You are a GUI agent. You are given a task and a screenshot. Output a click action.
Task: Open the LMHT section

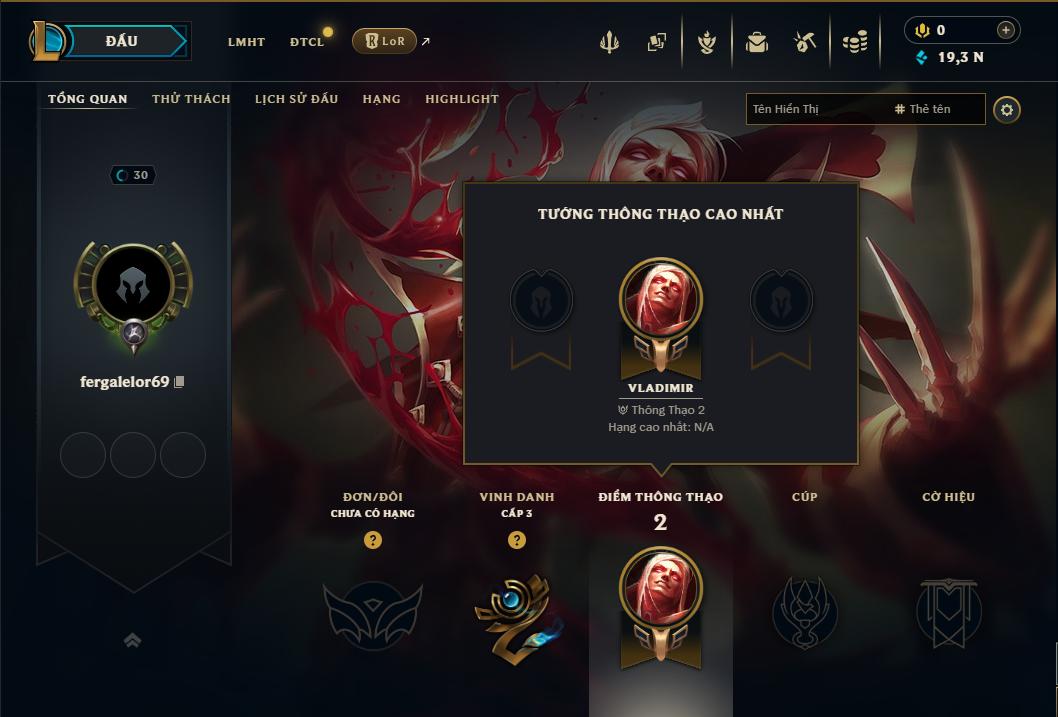point(246,42)
